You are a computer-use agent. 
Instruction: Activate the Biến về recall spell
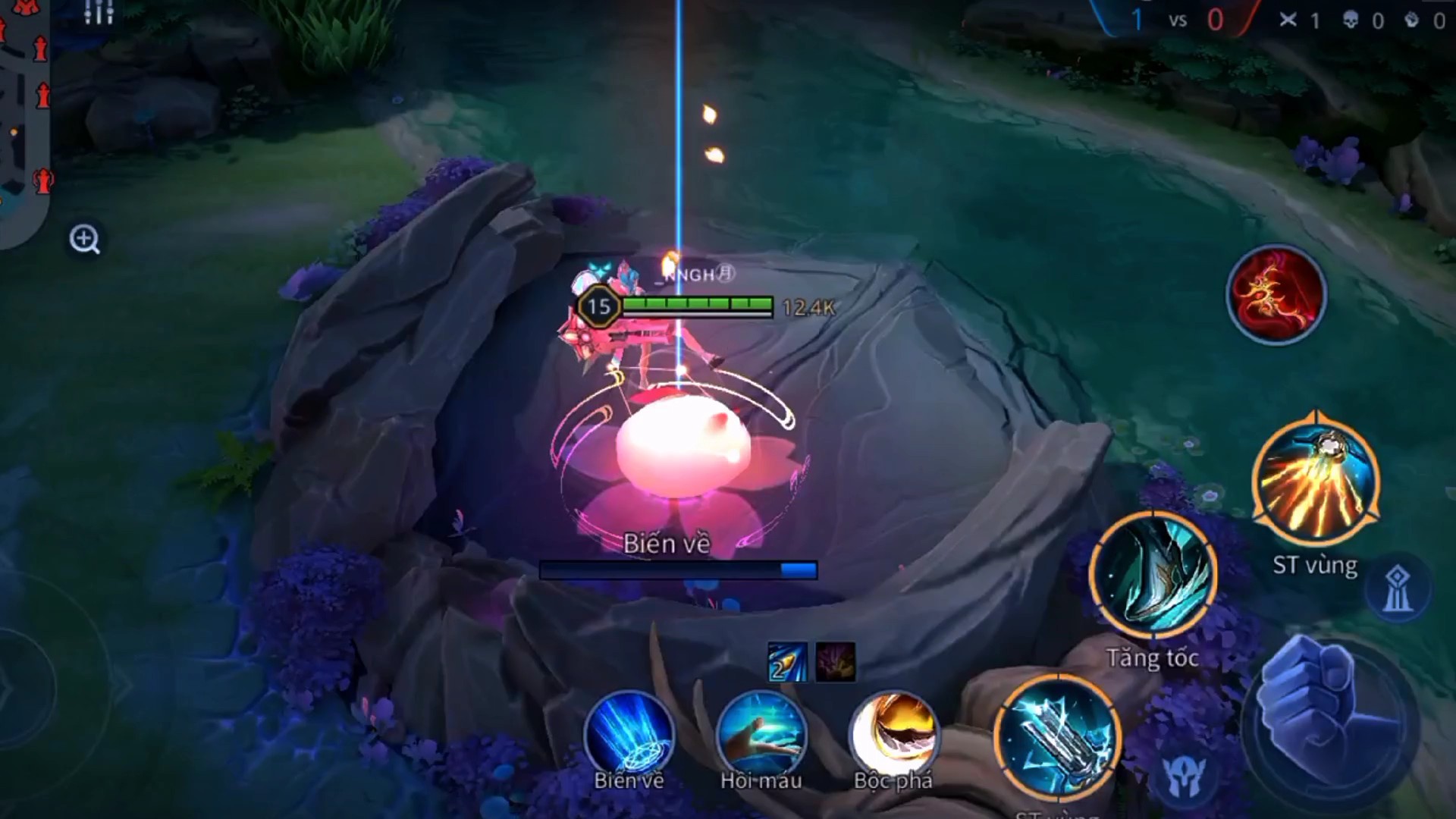tap(629, 734)
